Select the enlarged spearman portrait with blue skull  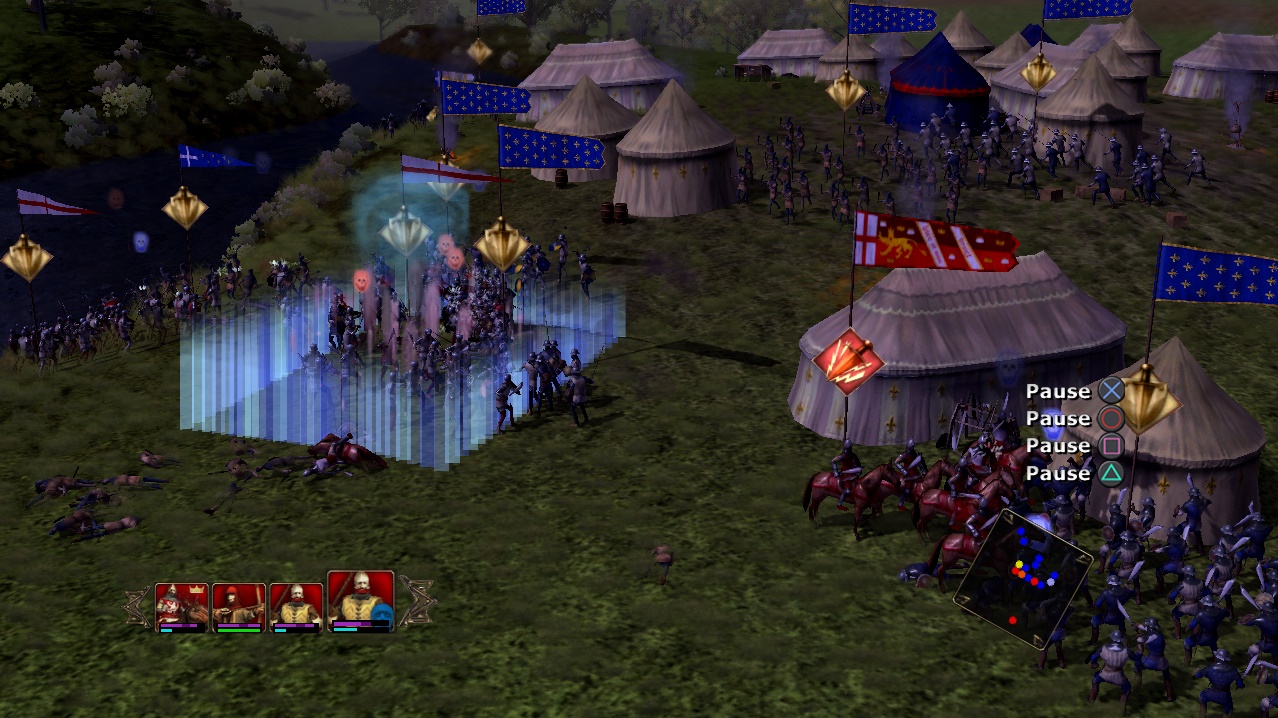click(x=360, y=600)
